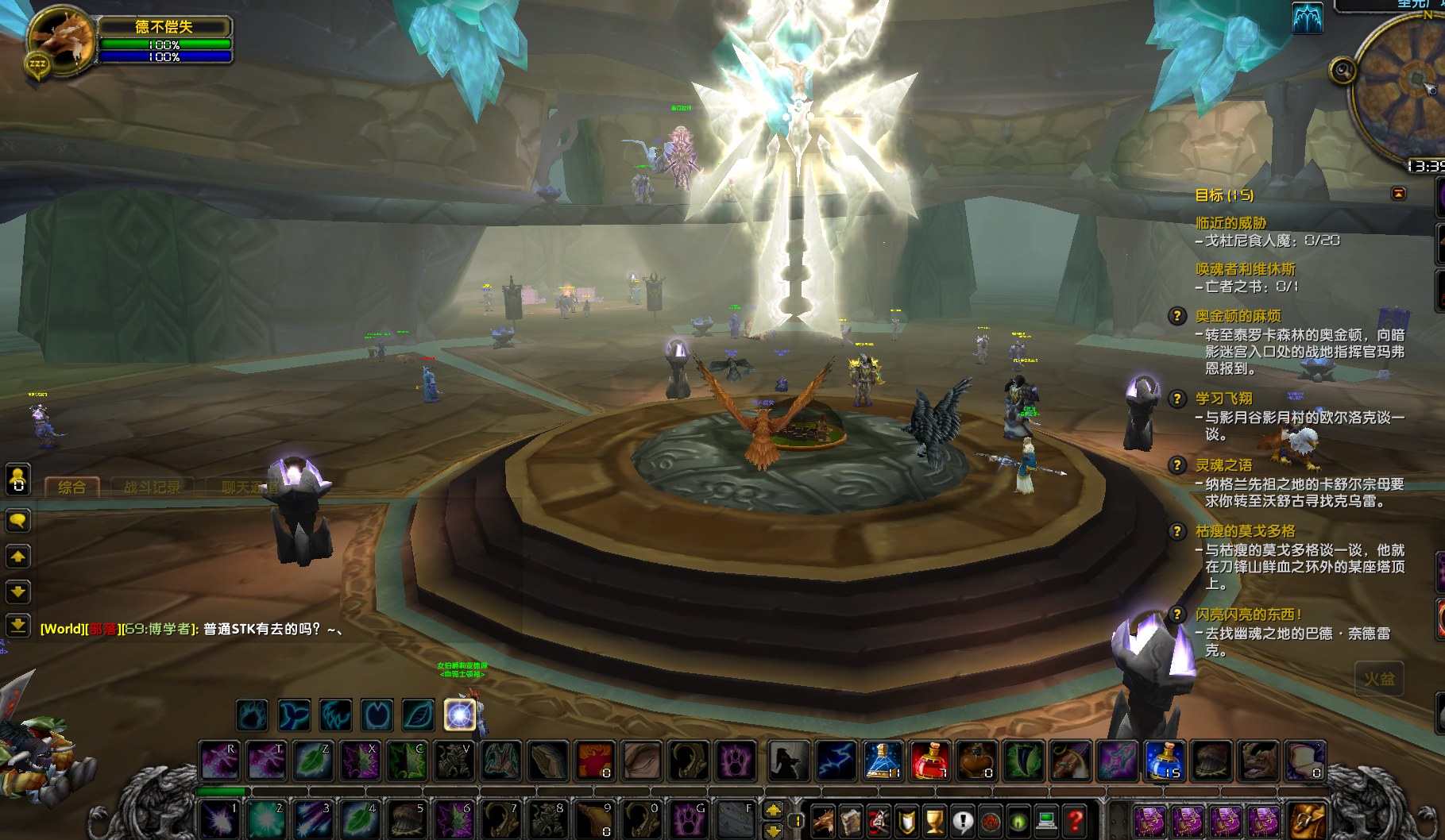Screen dimensions: 1445x840
Task: Select the 学习飞翔 quest in tracker
Action: [1223, 399]
